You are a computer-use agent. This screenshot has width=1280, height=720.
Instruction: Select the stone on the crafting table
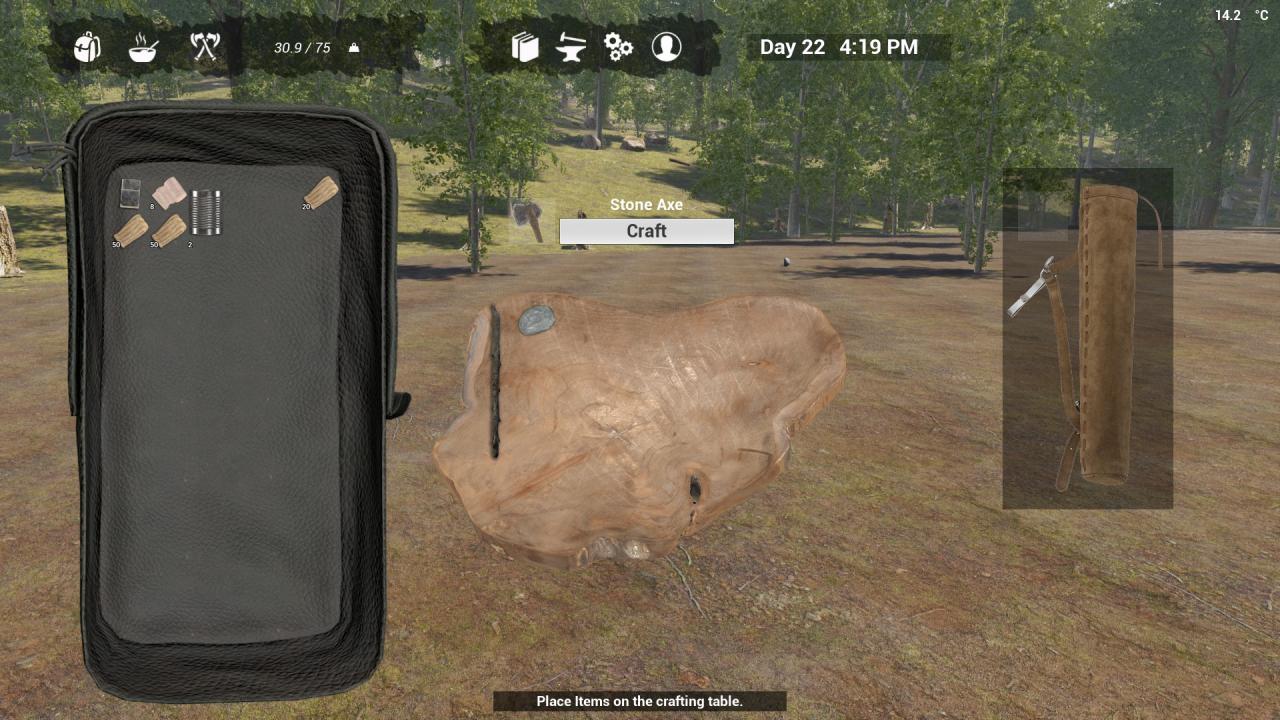(537, 320)
